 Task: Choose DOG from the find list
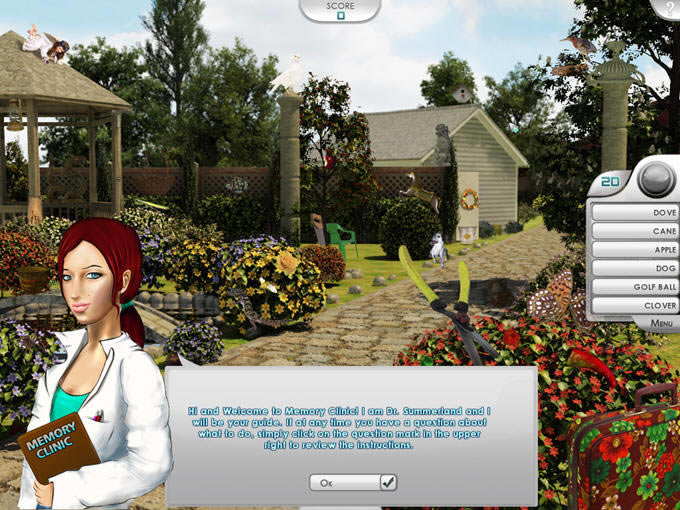[635, 268]
